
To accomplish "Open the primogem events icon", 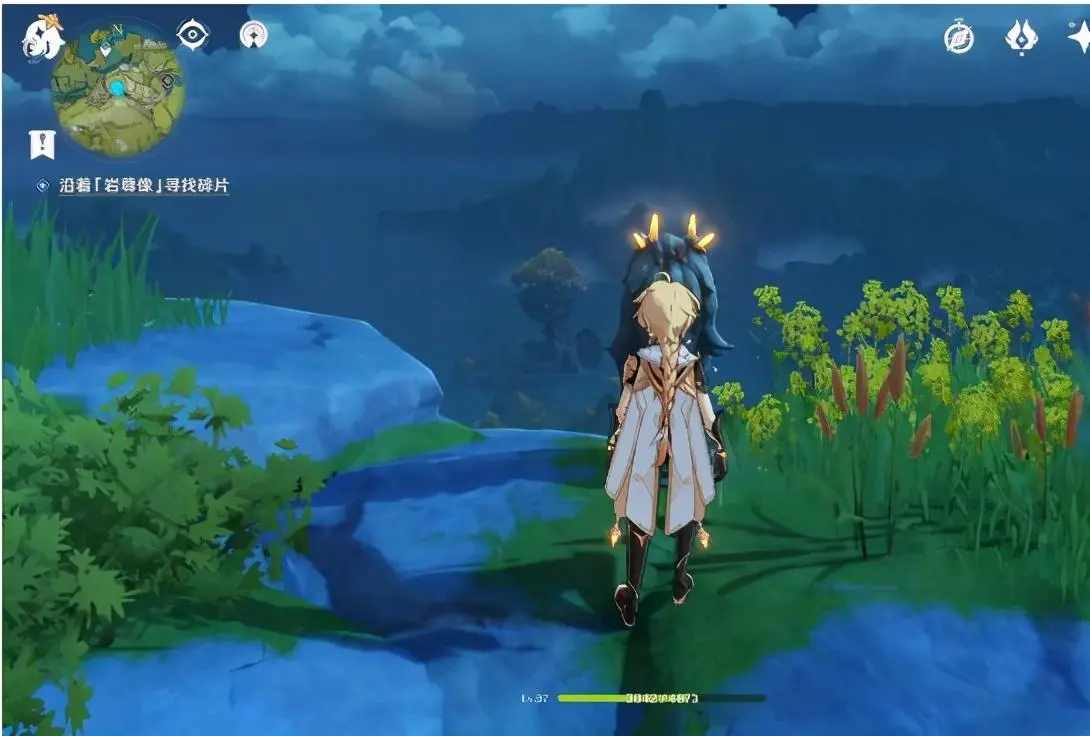I will (x=1020, y=37).
